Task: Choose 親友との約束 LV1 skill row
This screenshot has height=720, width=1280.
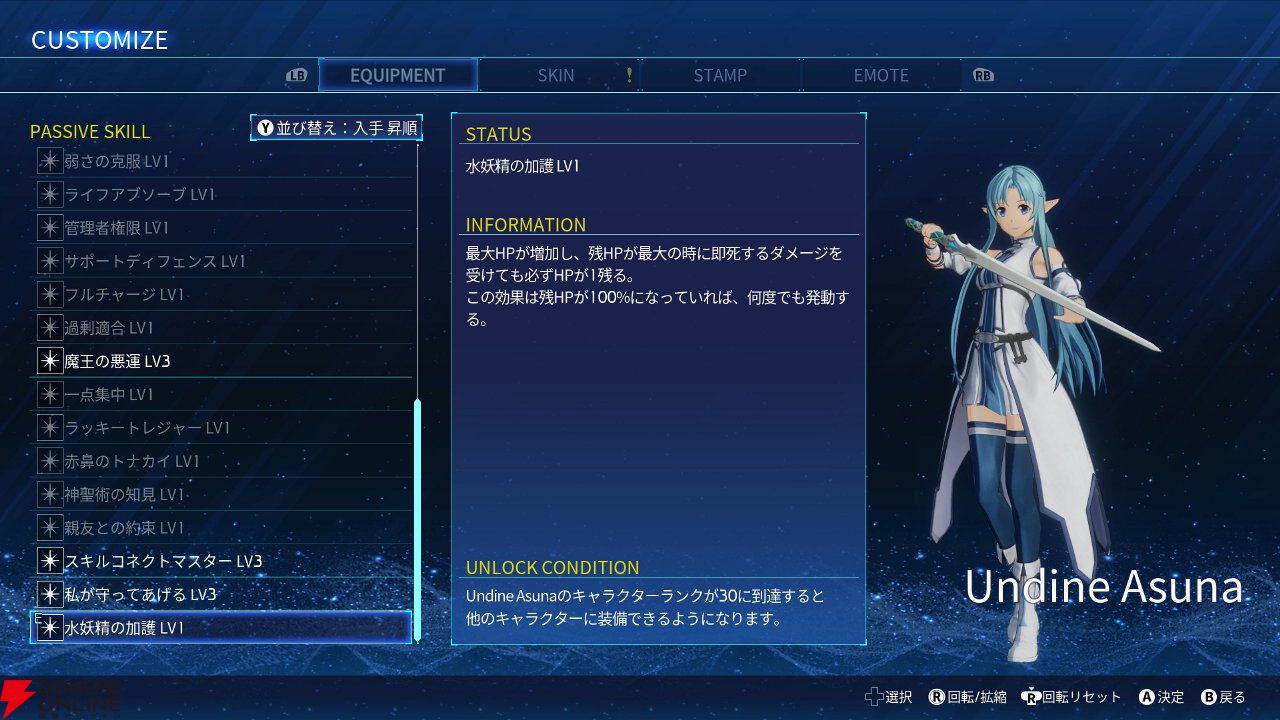Action: [x=222, y=528]
